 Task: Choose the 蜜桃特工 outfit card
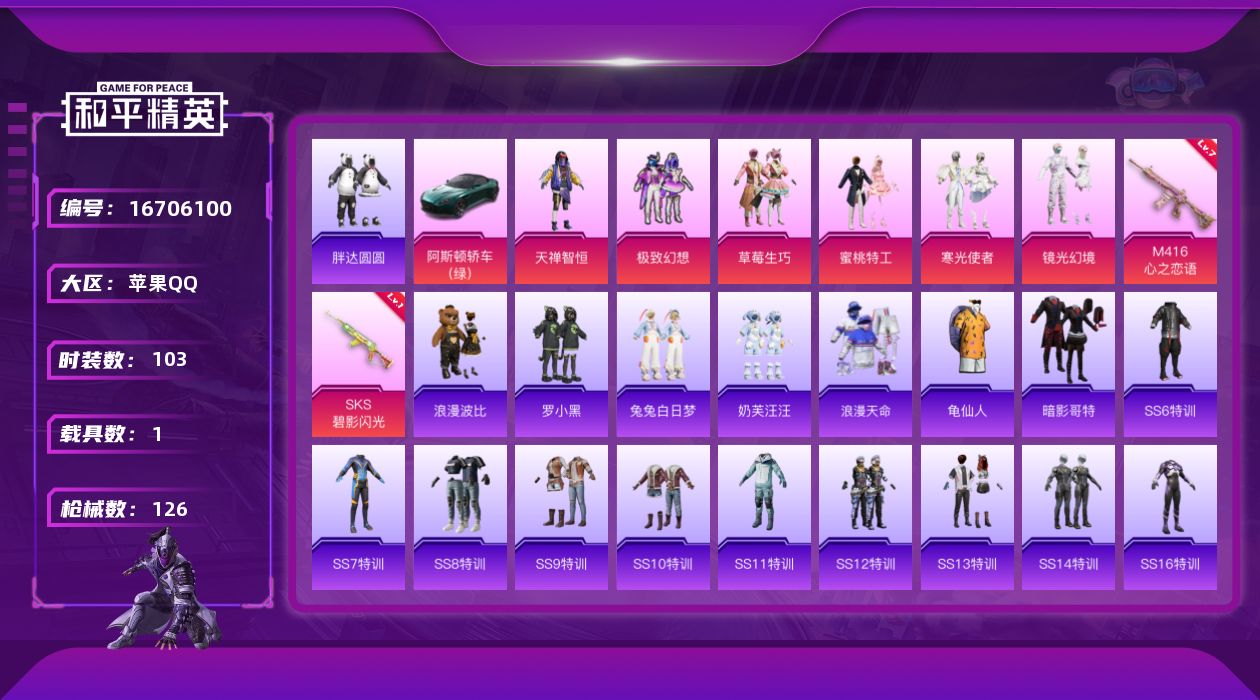point(865,211)
